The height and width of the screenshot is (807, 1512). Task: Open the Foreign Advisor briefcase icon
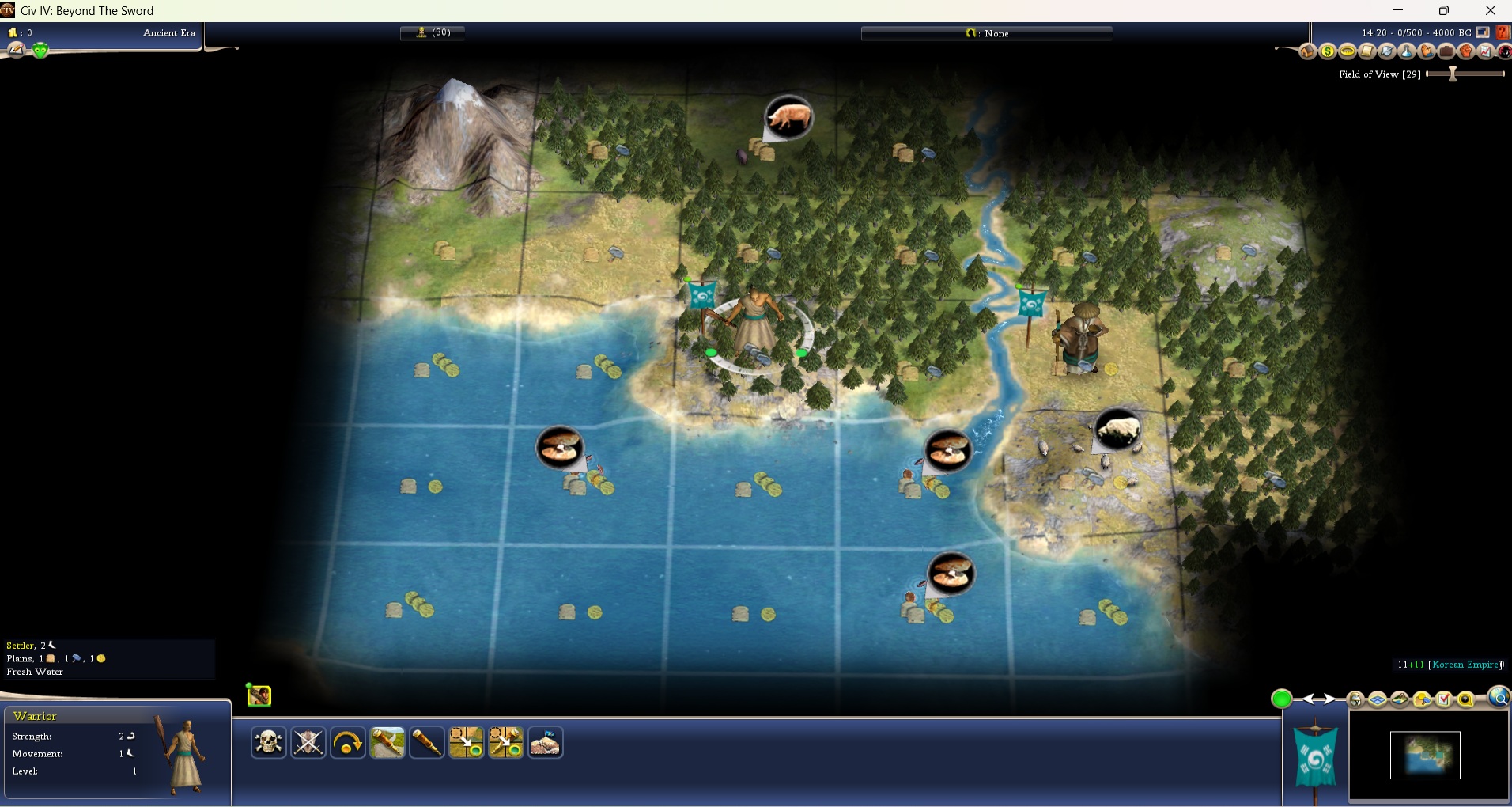(x=1446, y=52)
